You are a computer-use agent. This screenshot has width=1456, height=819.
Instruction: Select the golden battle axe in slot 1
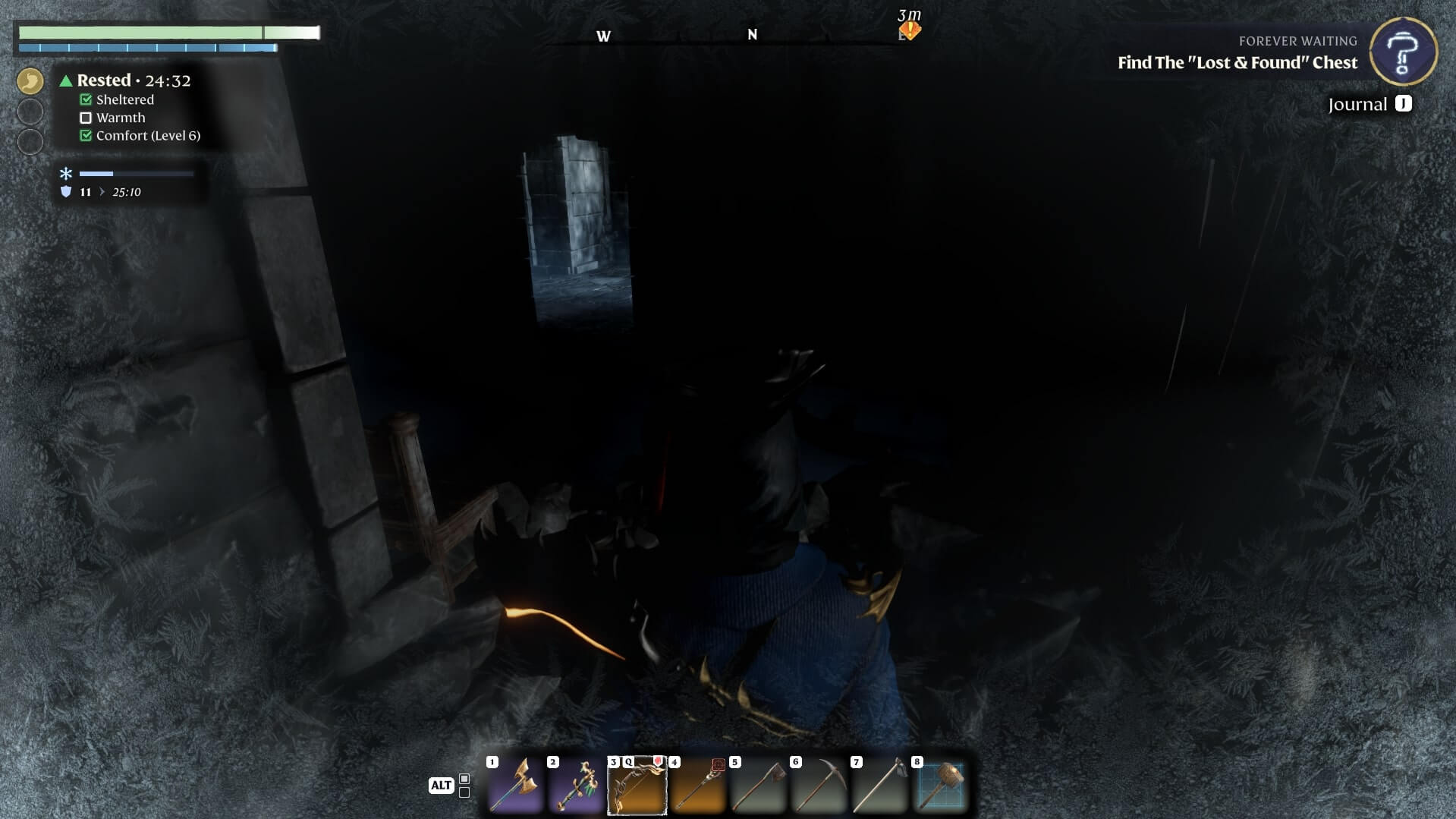point(515,786)
